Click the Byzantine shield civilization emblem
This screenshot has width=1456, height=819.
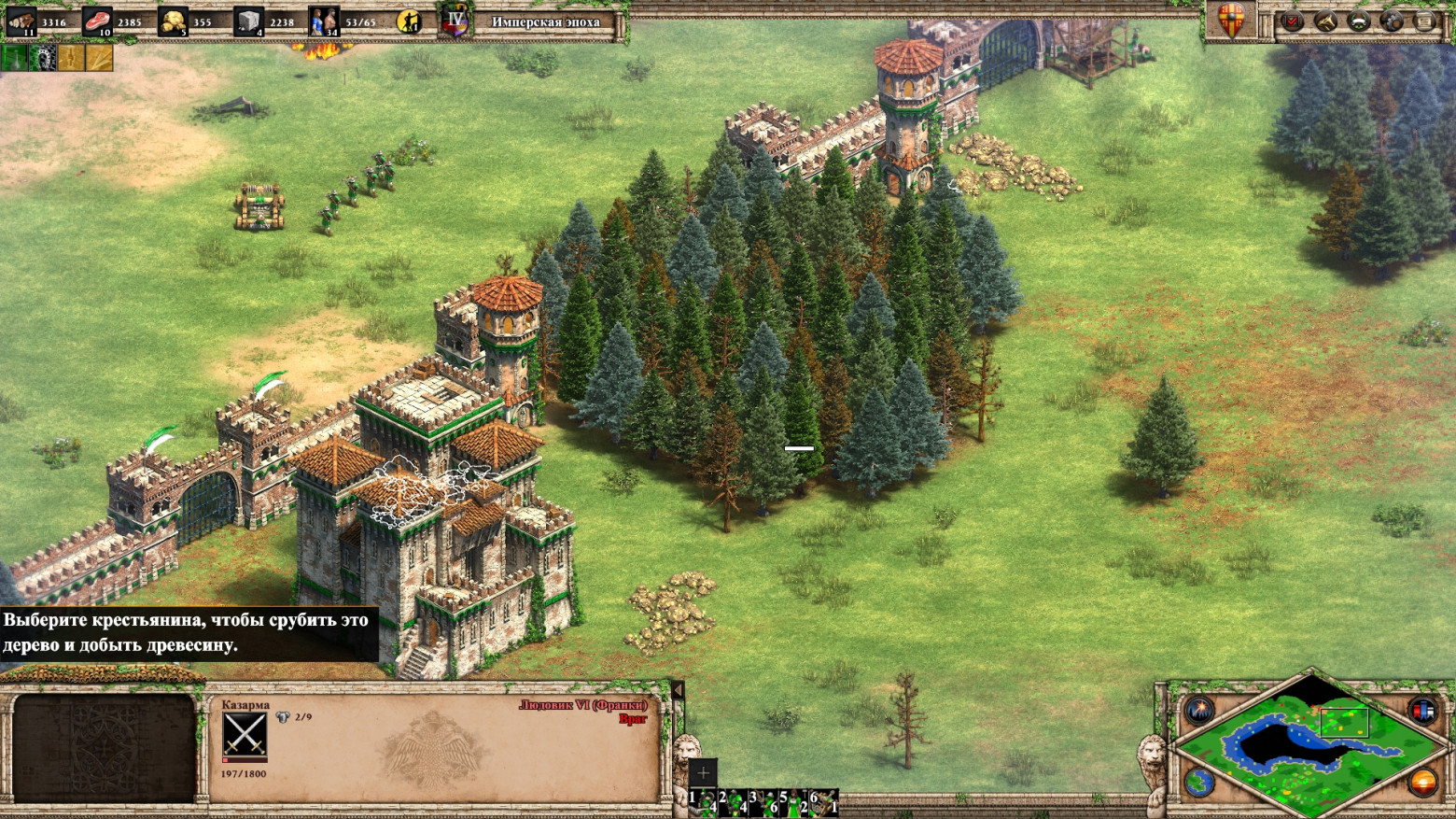1231,21
